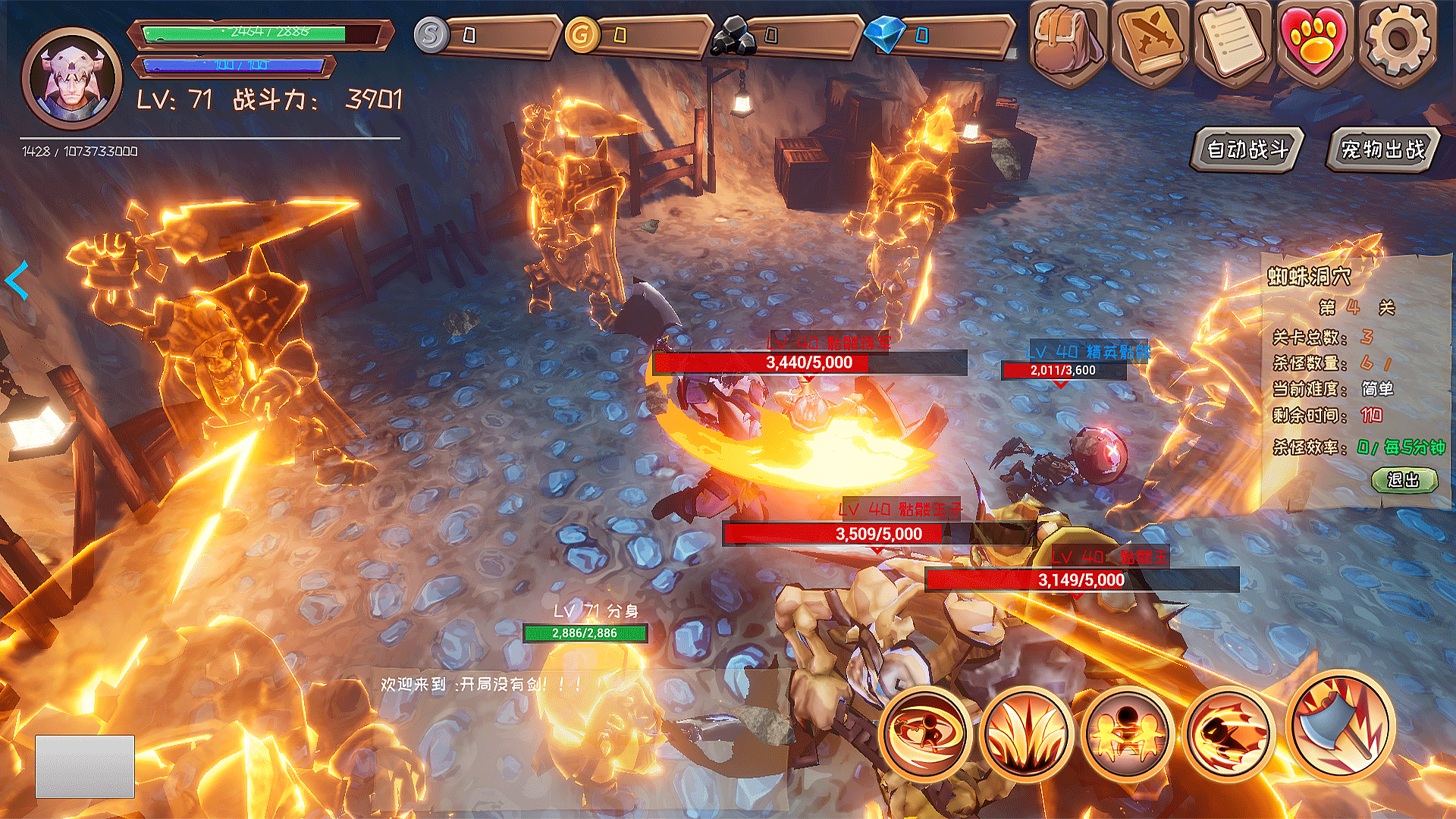Screen dimensions: 1456x819
Task: Click the gold G coin icon
Action: [582, 35]
